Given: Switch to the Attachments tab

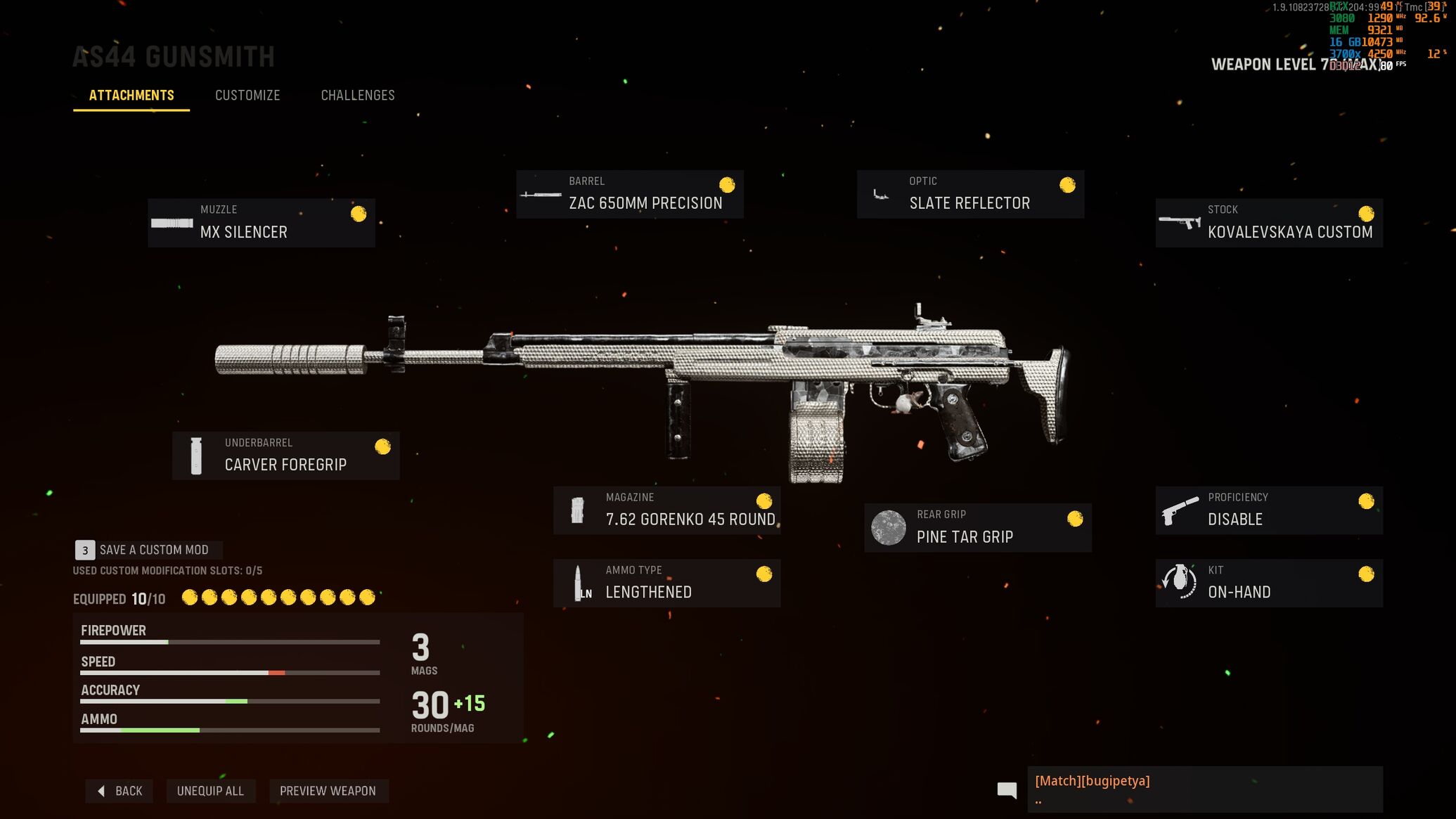Looking at the screenshot, I should [x=131, y=96].
